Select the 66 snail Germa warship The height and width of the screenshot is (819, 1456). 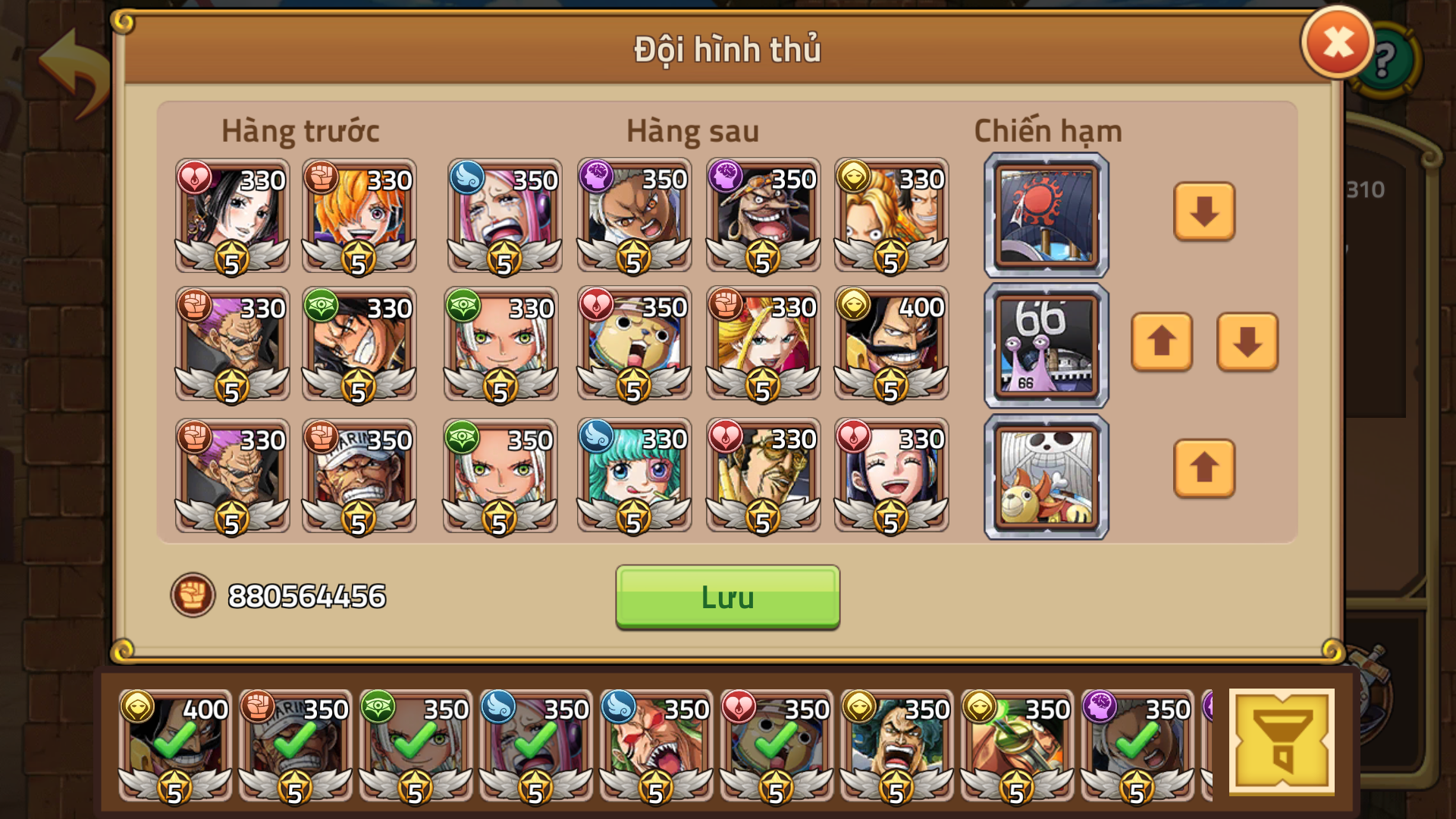point(1045,345)
